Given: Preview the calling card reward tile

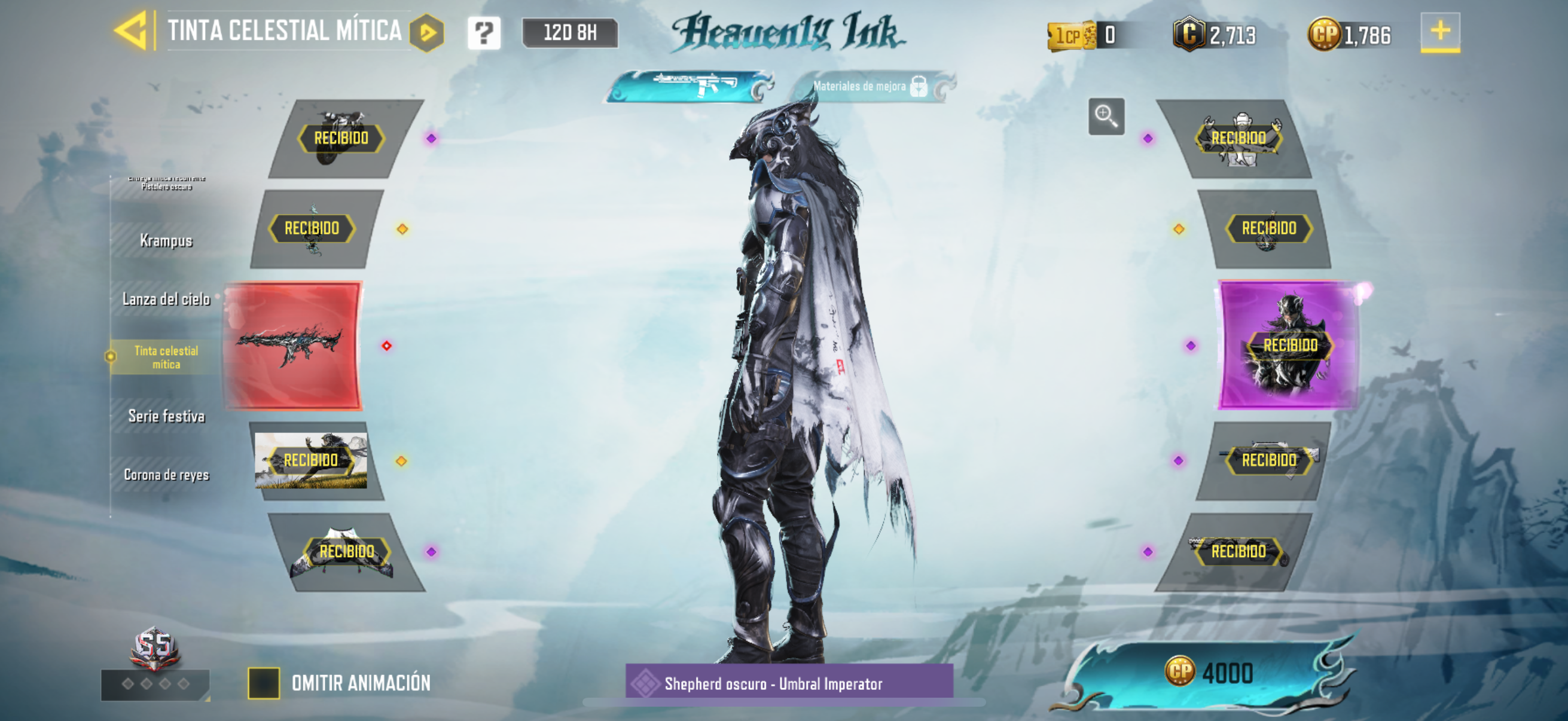Looking at the screenshot, I should point(312,460).
